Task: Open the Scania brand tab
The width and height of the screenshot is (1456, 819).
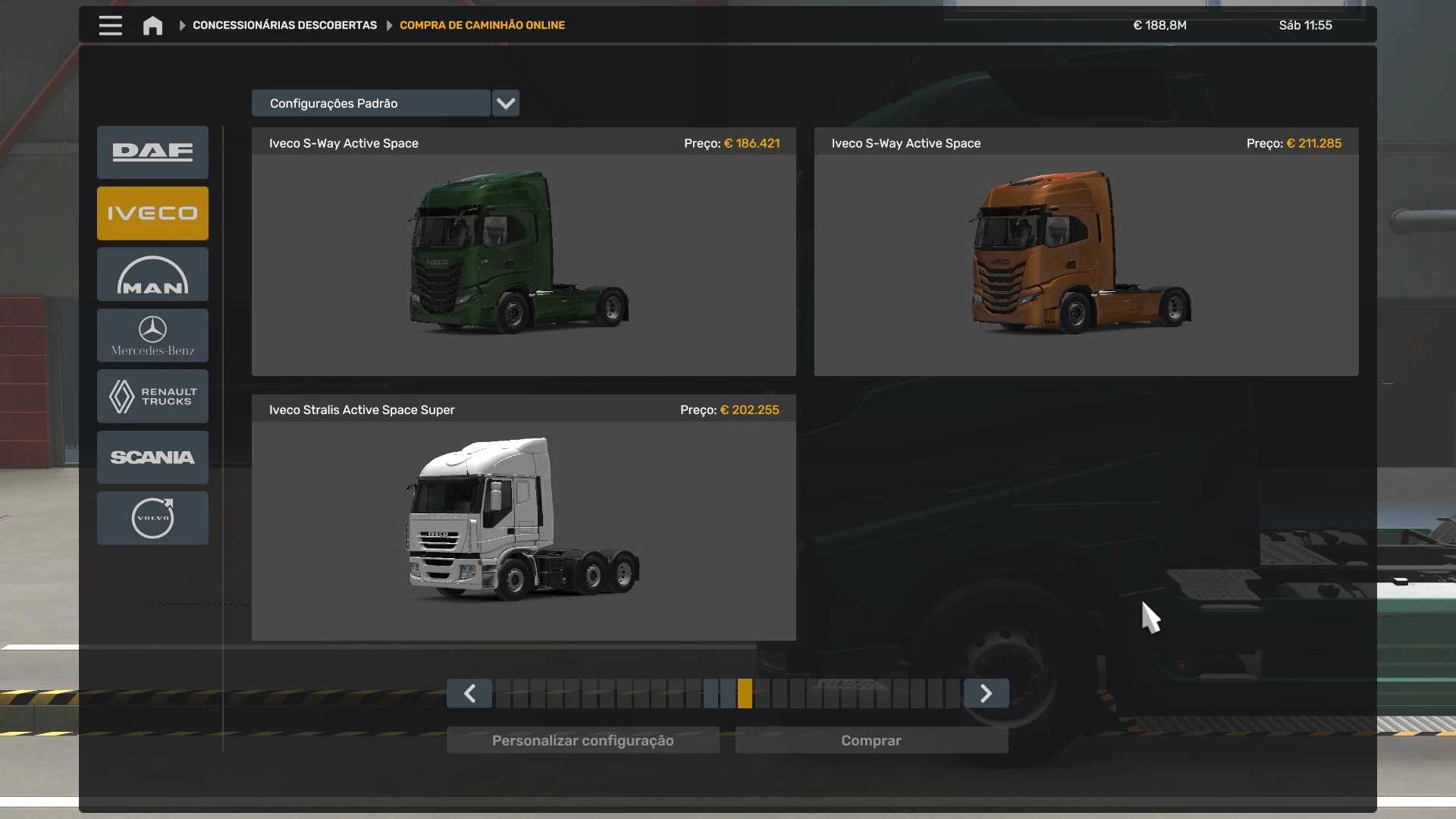Action: coord(152,457)
